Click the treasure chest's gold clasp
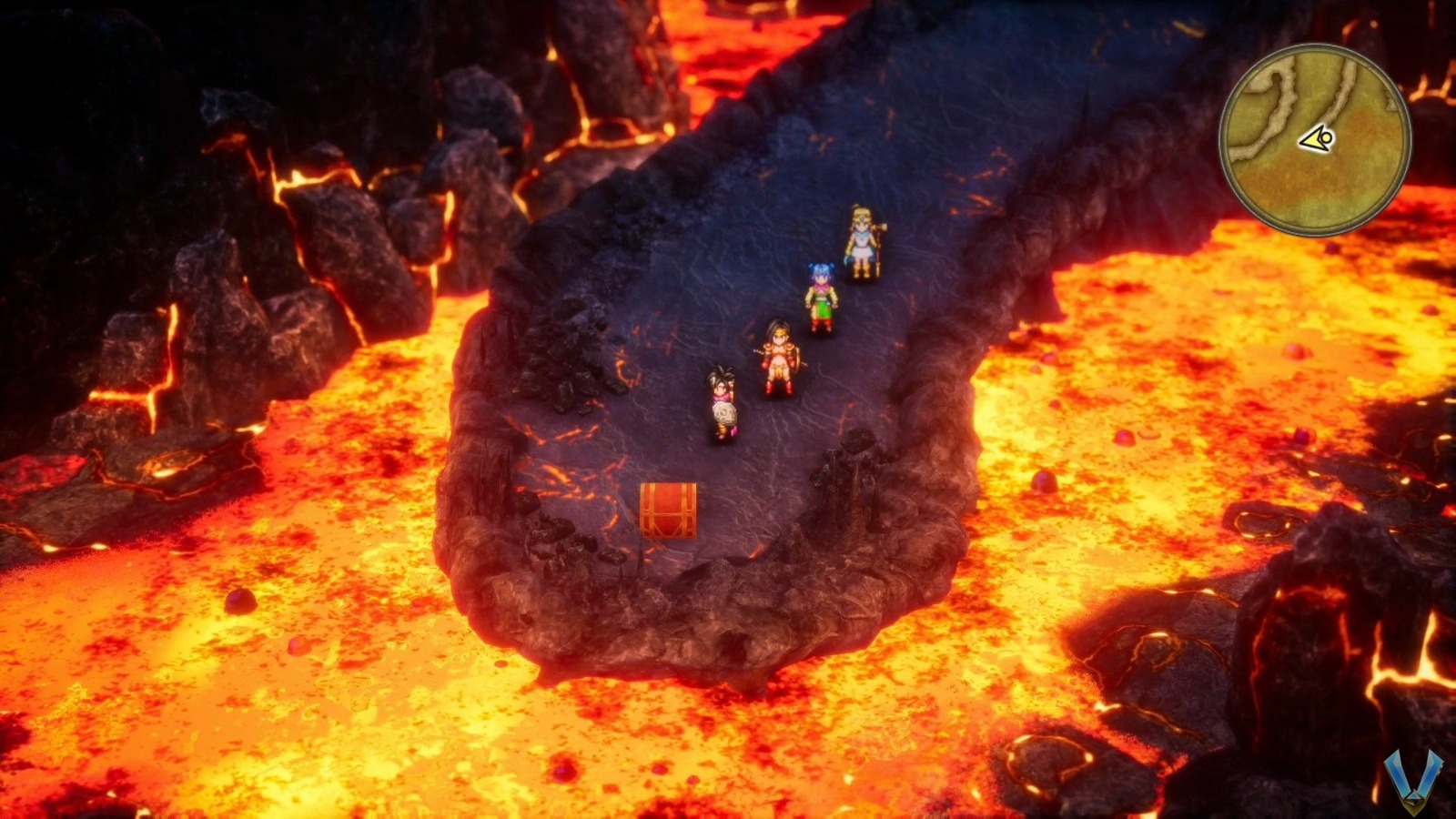1456x819 pixels. coord(668,514)
